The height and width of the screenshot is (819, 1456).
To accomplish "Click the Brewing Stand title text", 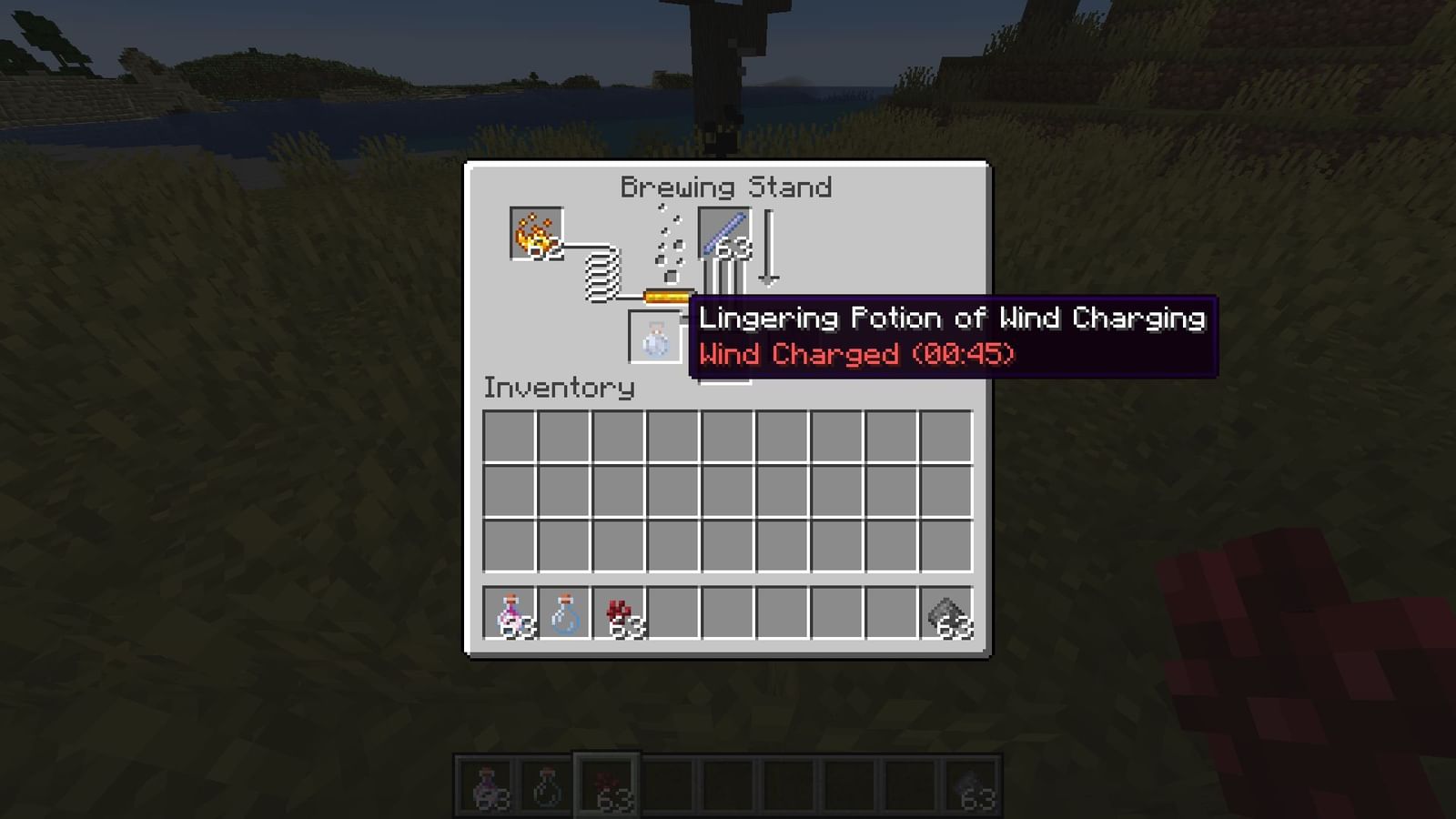I will click(726, 187).
